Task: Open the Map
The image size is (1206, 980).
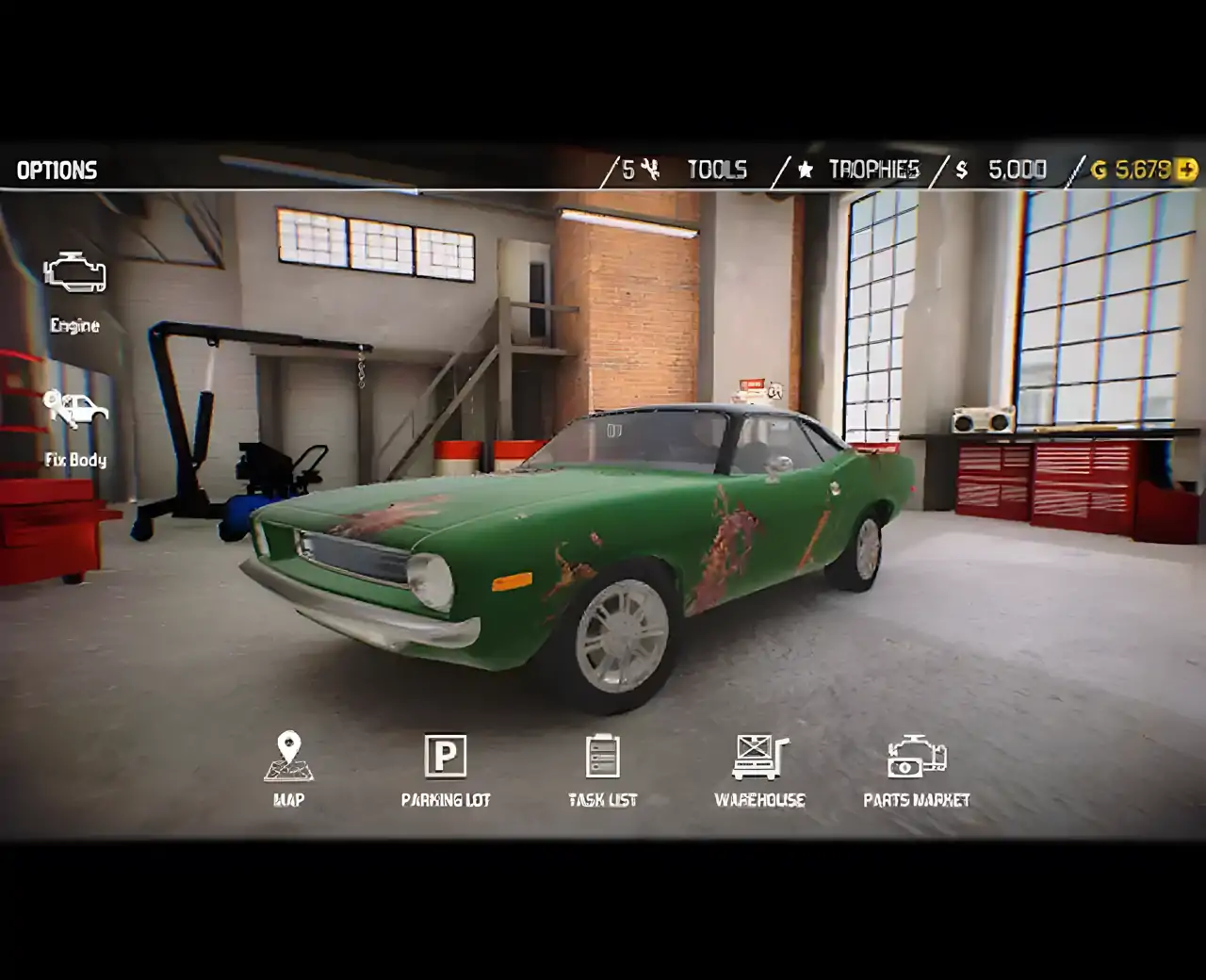Action: [288, 769]
